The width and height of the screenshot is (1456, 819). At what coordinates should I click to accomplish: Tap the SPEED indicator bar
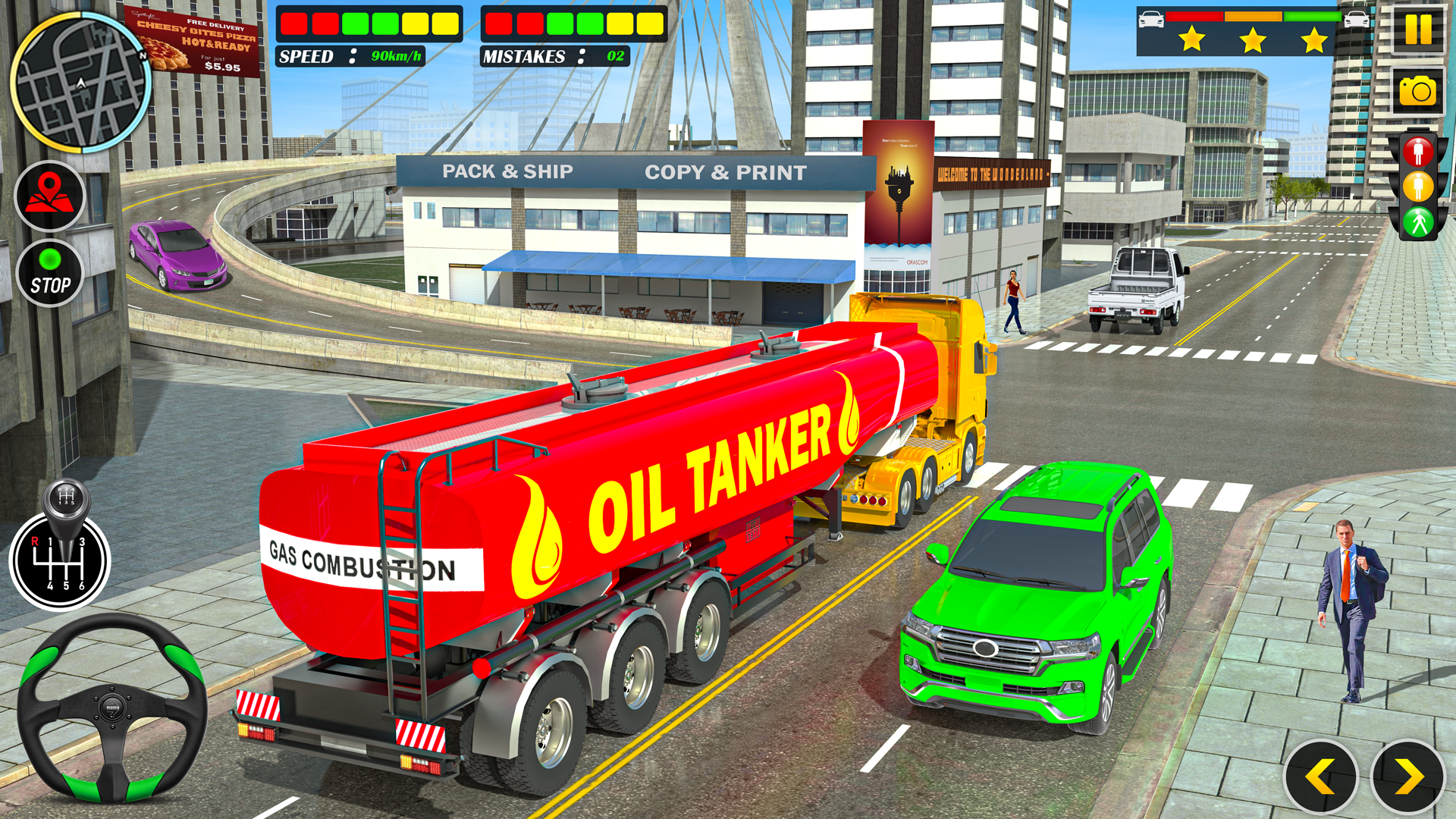369,23
